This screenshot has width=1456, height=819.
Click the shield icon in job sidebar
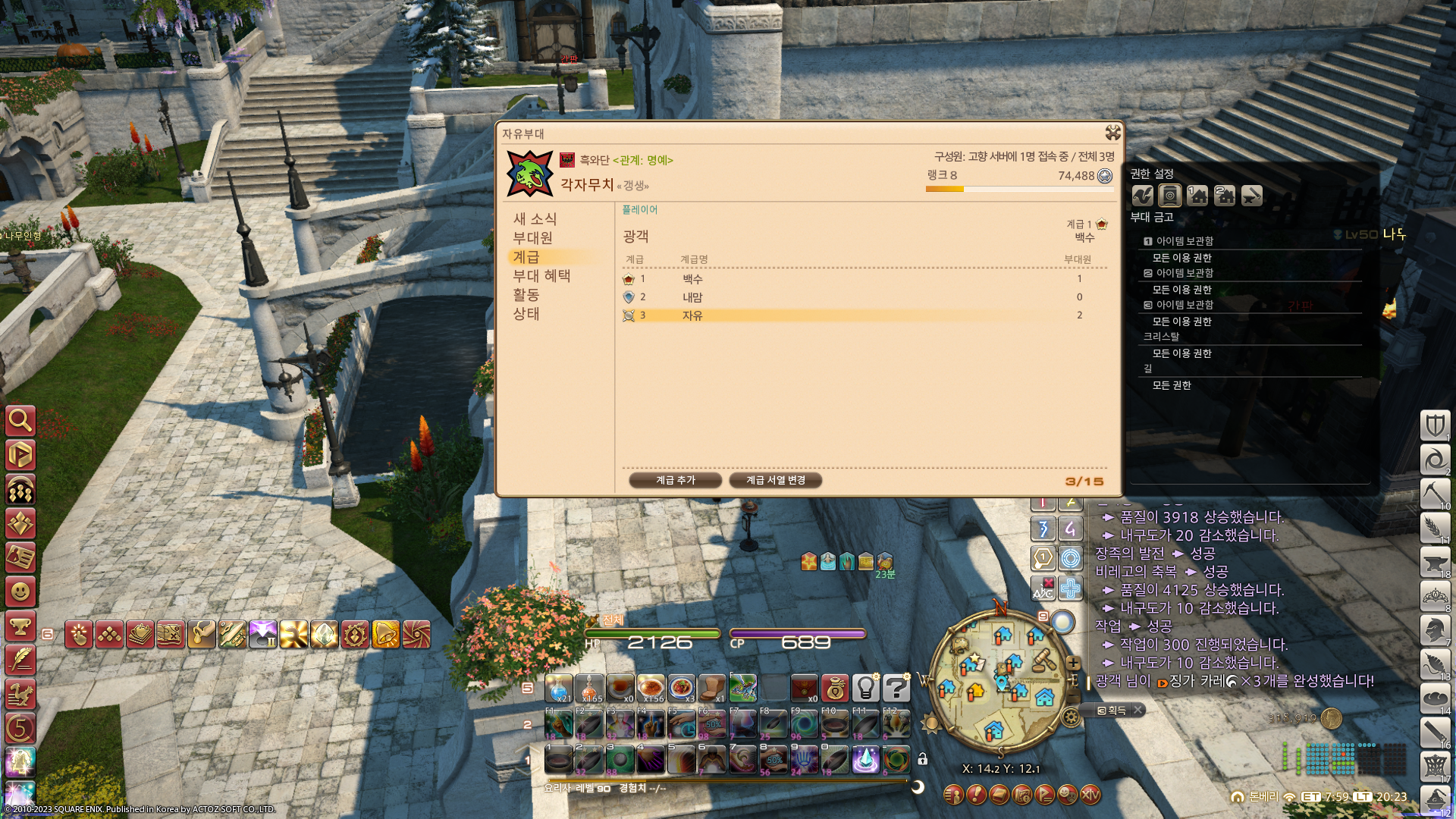coord(1435,425)
